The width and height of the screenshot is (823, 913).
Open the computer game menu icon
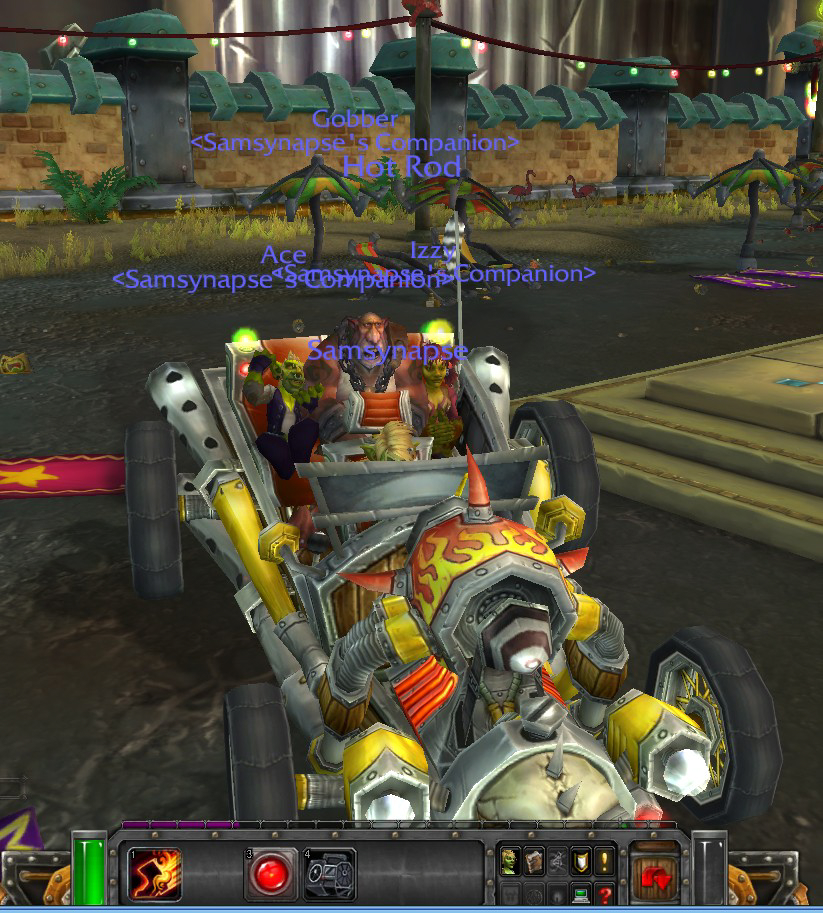tap(581, 893)
